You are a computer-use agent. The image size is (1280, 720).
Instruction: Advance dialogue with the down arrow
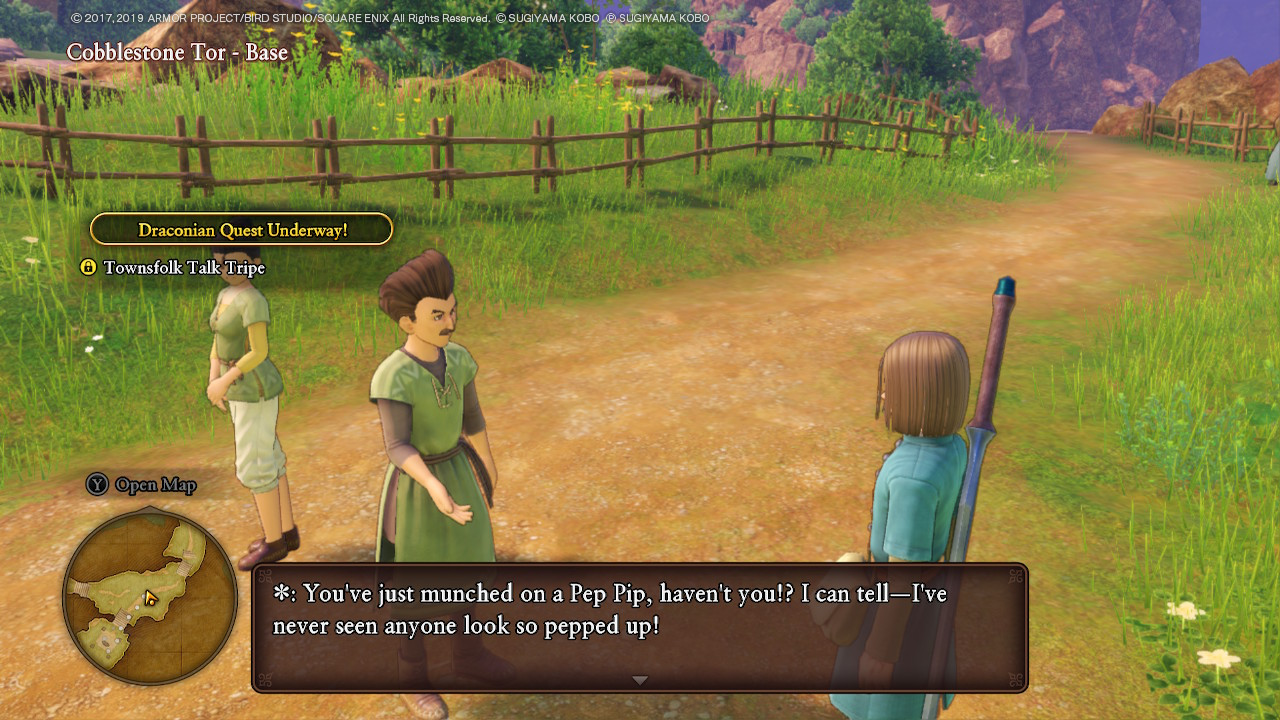pyautogui.click(x=640, y=680)
